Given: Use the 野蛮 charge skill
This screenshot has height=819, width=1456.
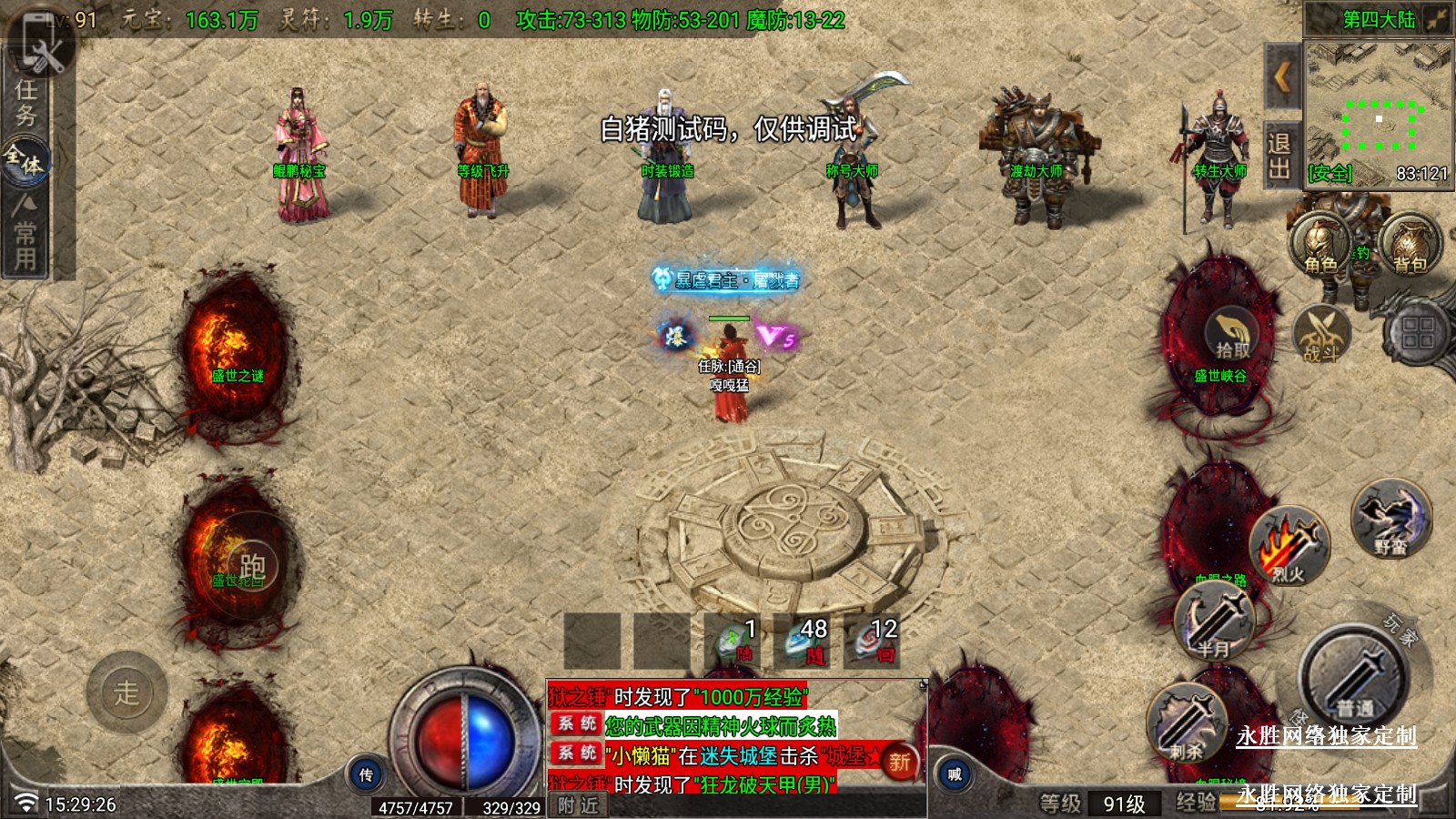Looking at the screenshot, I should coord(1390,520).
